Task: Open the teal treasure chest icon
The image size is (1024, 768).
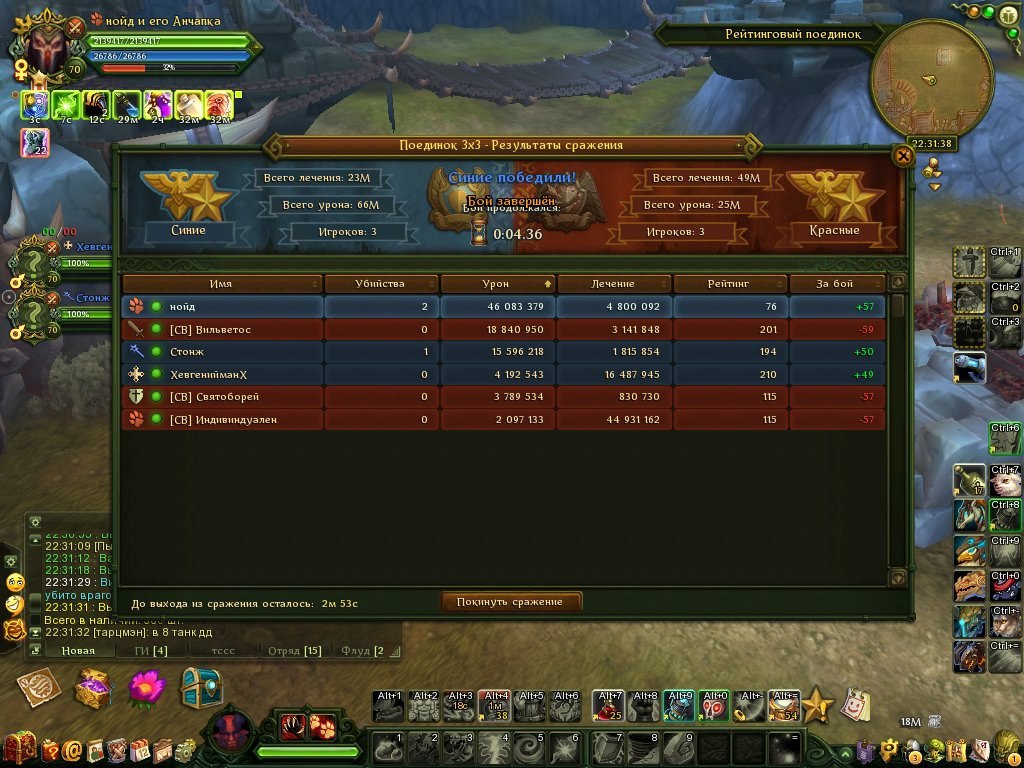Action: (x=200, y=687)
